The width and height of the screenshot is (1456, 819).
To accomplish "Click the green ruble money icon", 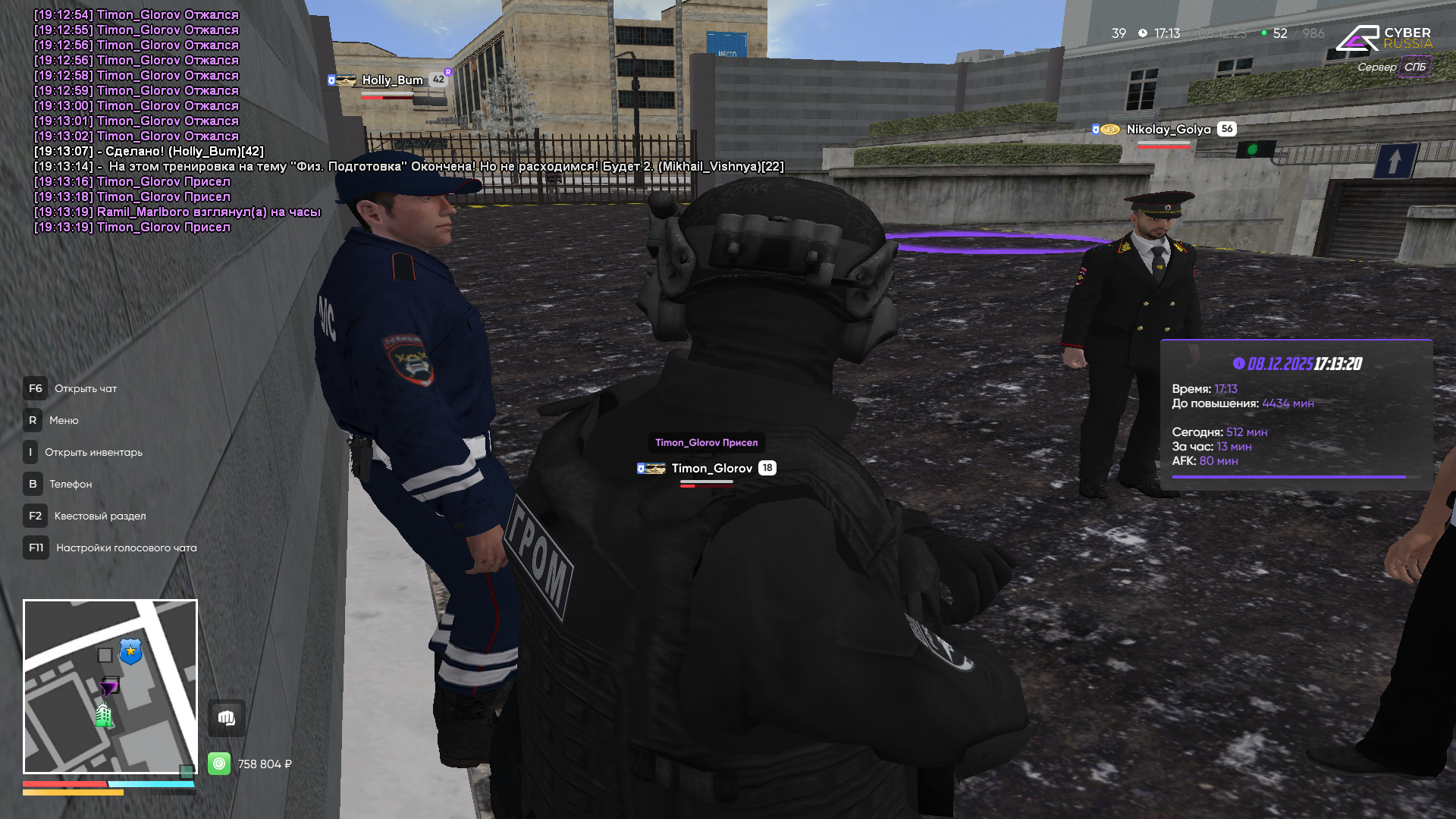I will [219, 764].
